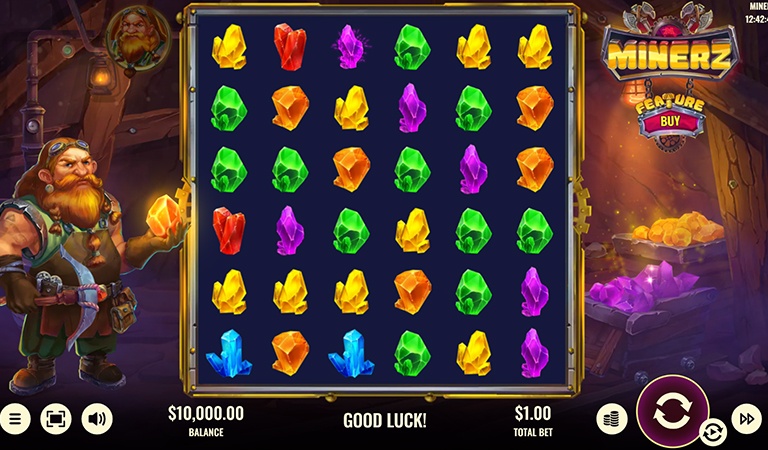Spin the reels with the large spin button
This screenshot has width=768, height=450.
pos(672,411)
